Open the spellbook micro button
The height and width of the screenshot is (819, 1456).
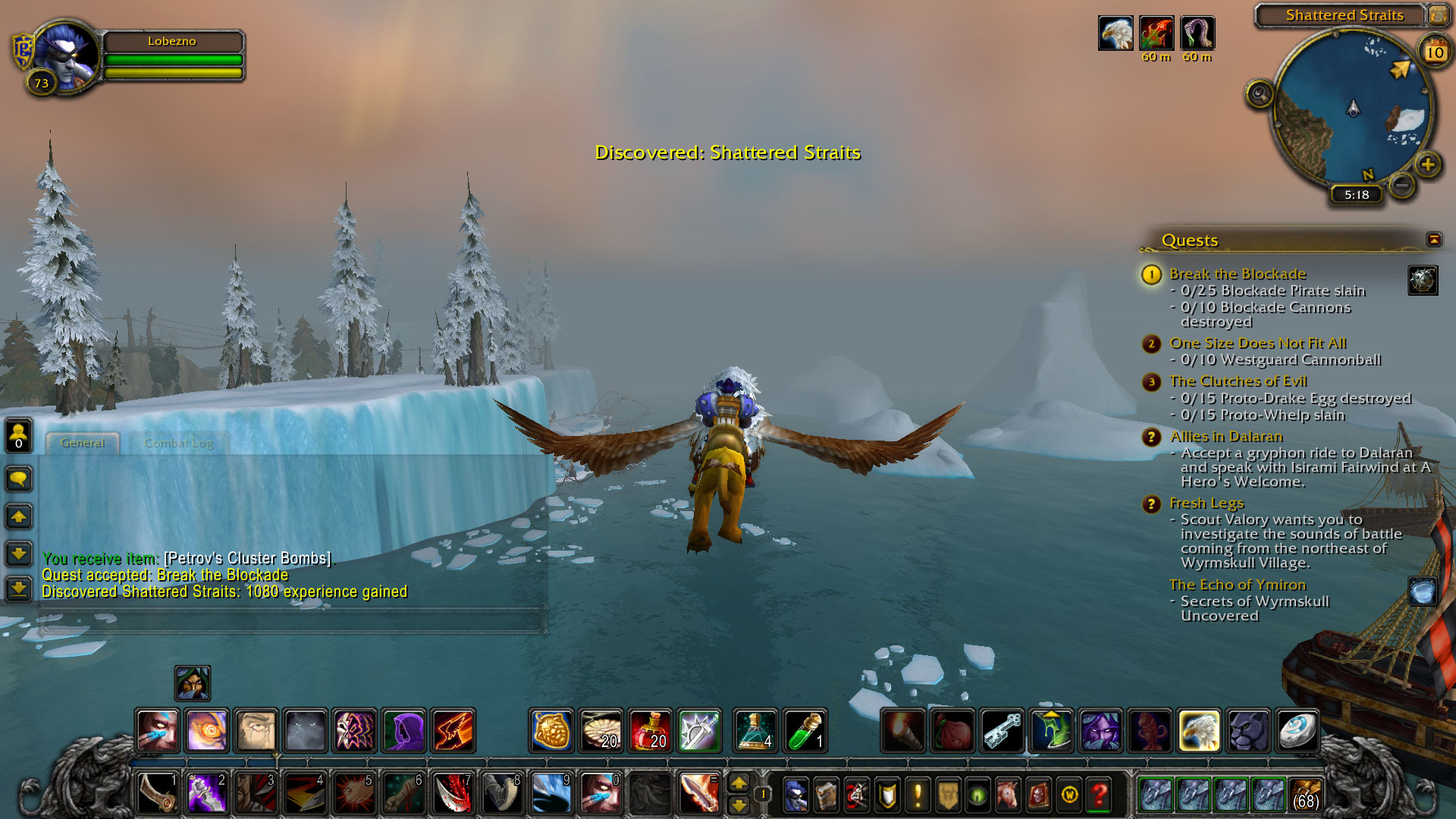[826, 795]
